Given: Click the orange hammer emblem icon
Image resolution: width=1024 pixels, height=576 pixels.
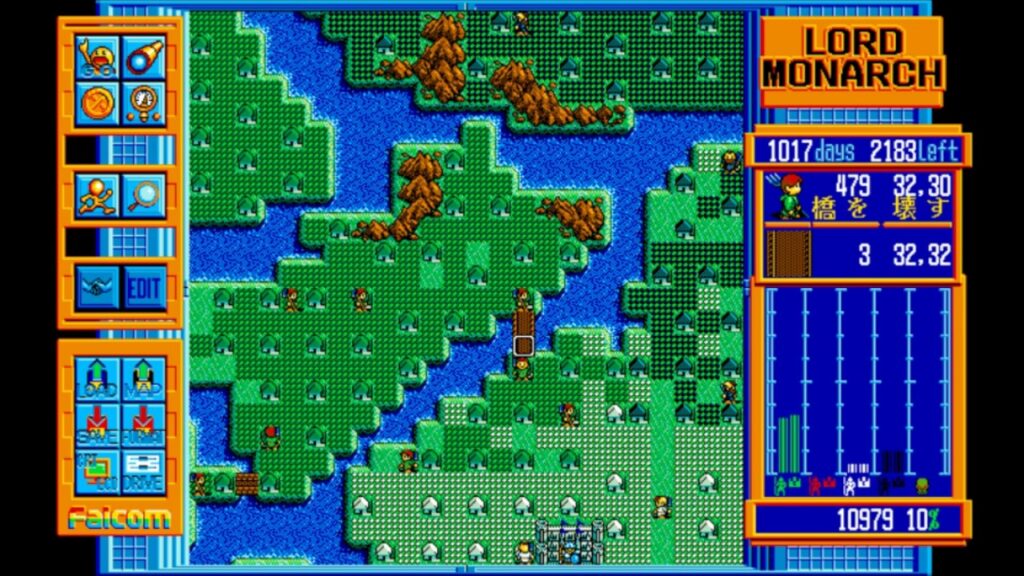Looking at the screenshot, I should pyautogui.click(x=98, y=103).
